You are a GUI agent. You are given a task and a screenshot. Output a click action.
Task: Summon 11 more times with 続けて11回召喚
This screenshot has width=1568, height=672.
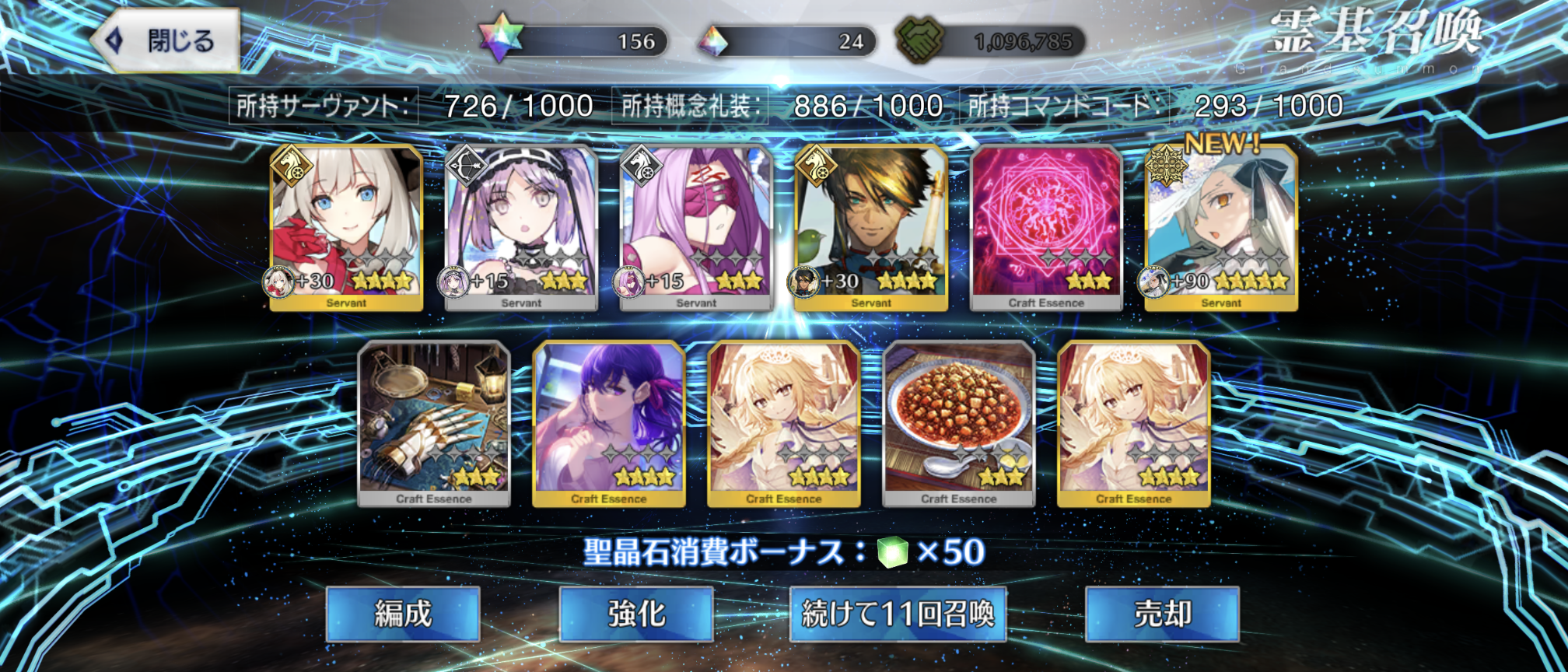(898, 614)
